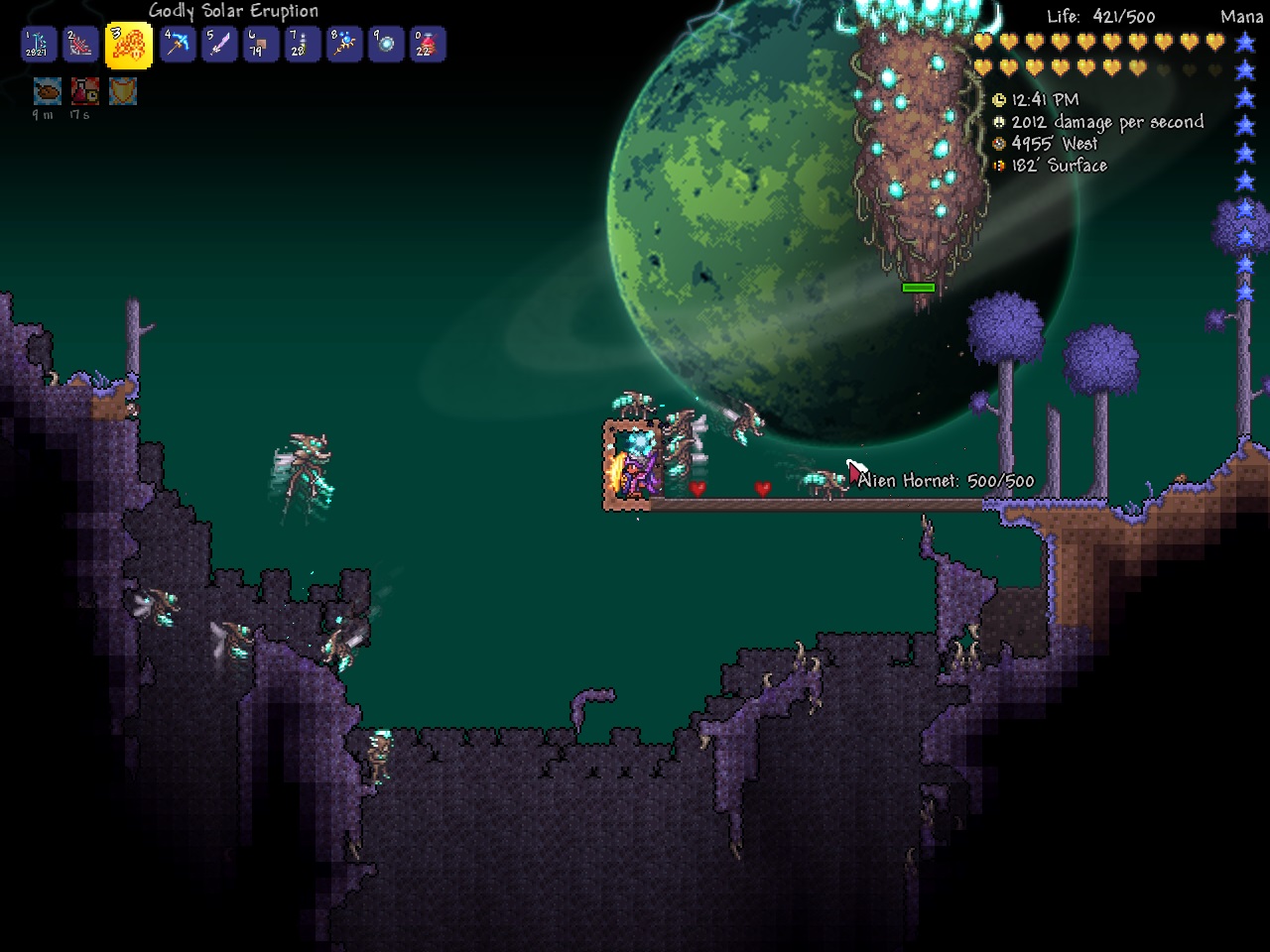Pick the bottle stack of 28
The image size is (1270, 952).
[x=303, y=45]
